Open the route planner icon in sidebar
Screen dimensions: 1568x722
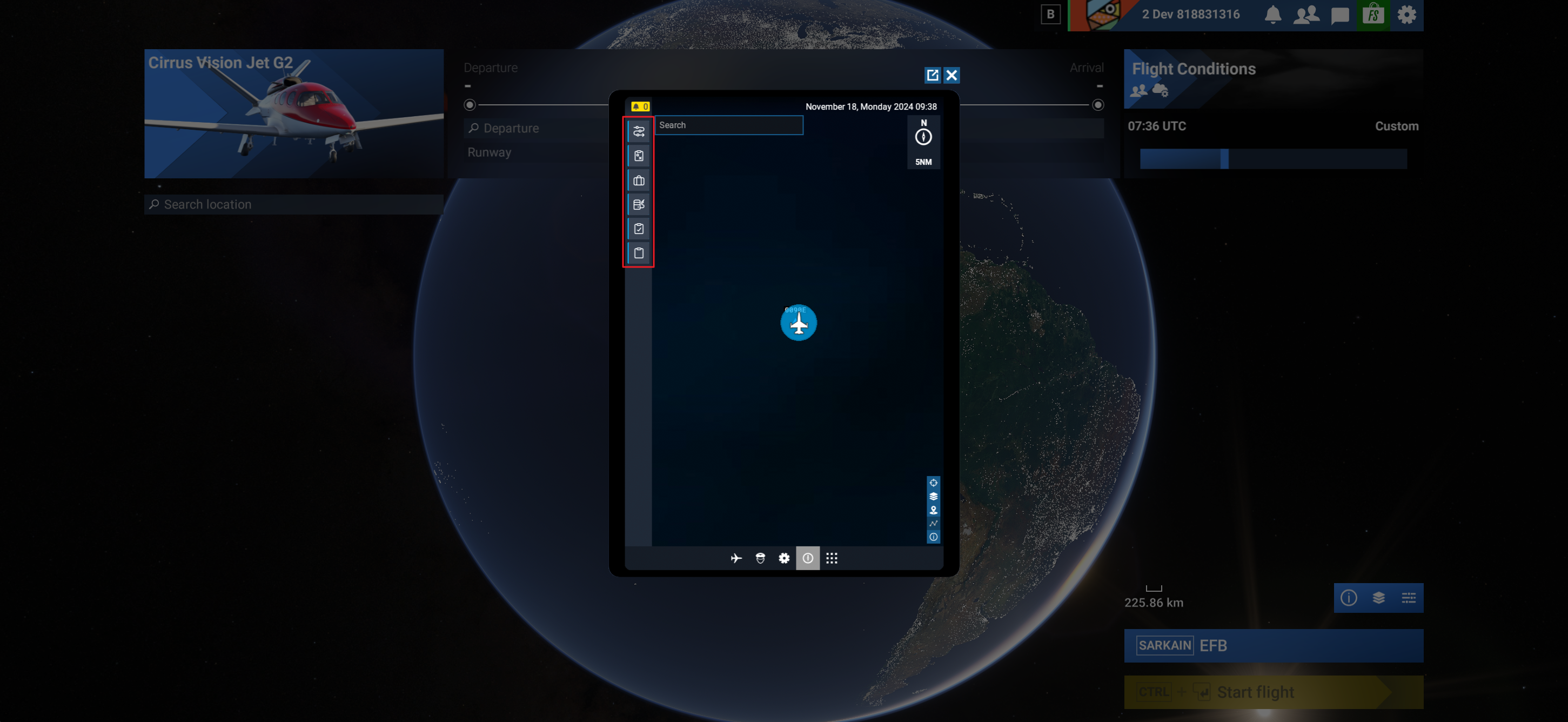point(639,131)
